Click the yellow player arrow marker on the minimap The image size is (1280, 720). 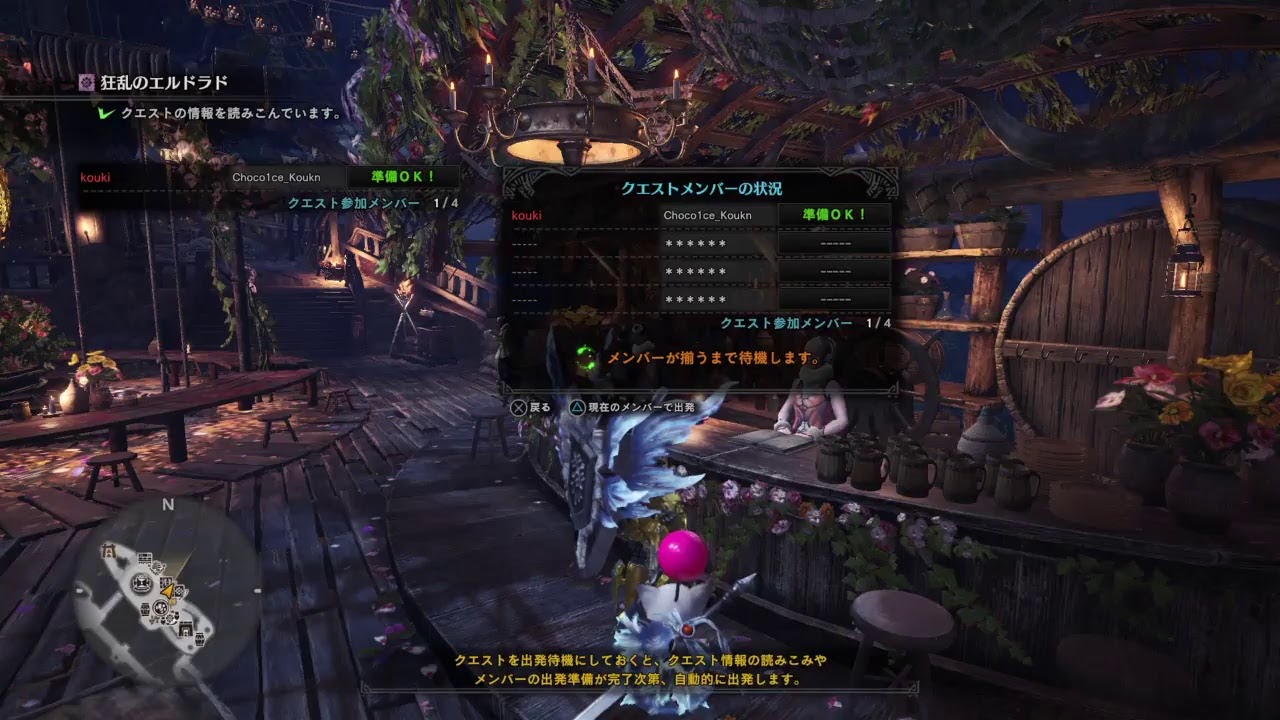point(167,591)
